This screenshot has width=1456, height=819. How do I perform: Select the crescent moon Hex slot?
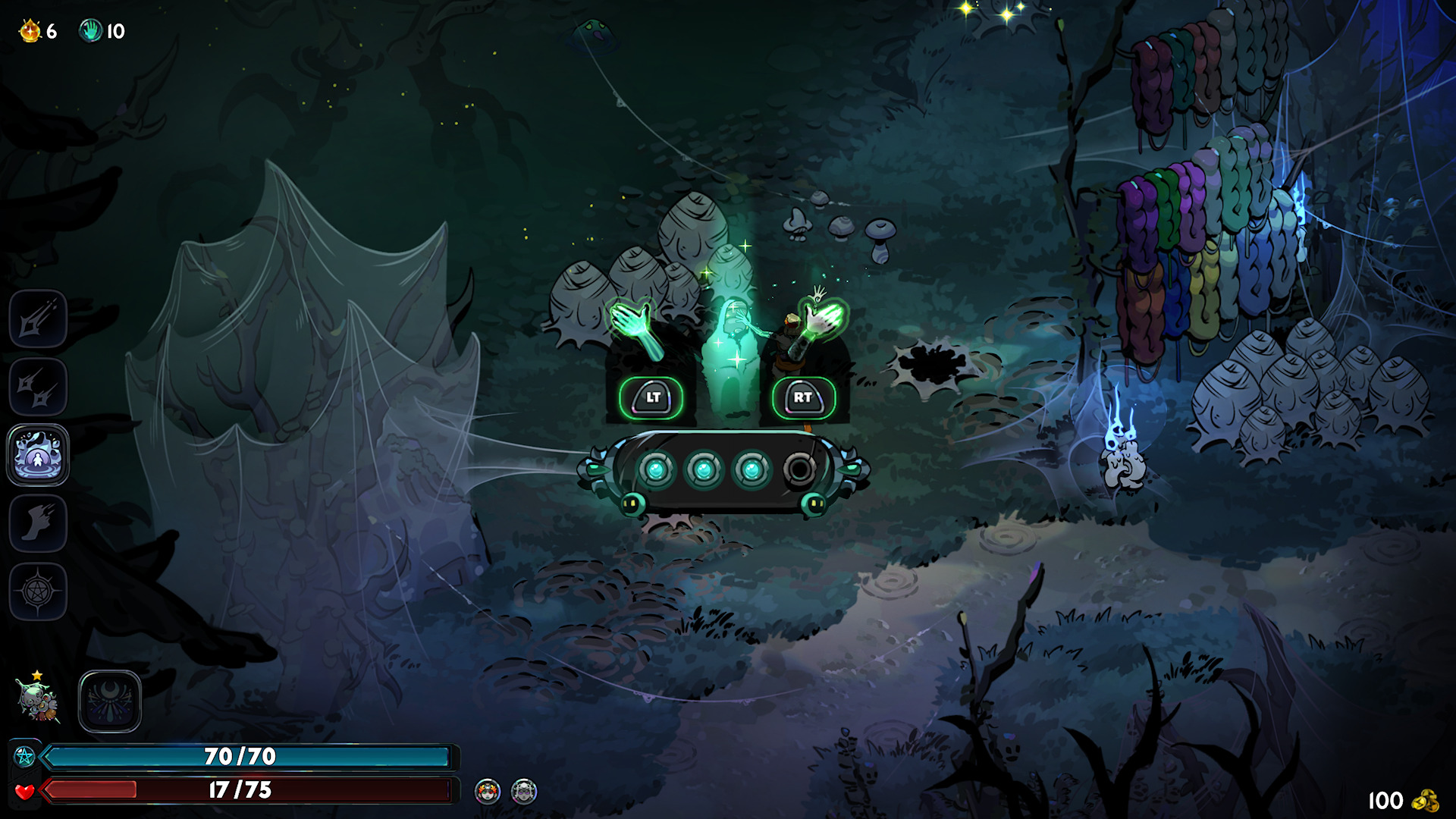[110, 701]
